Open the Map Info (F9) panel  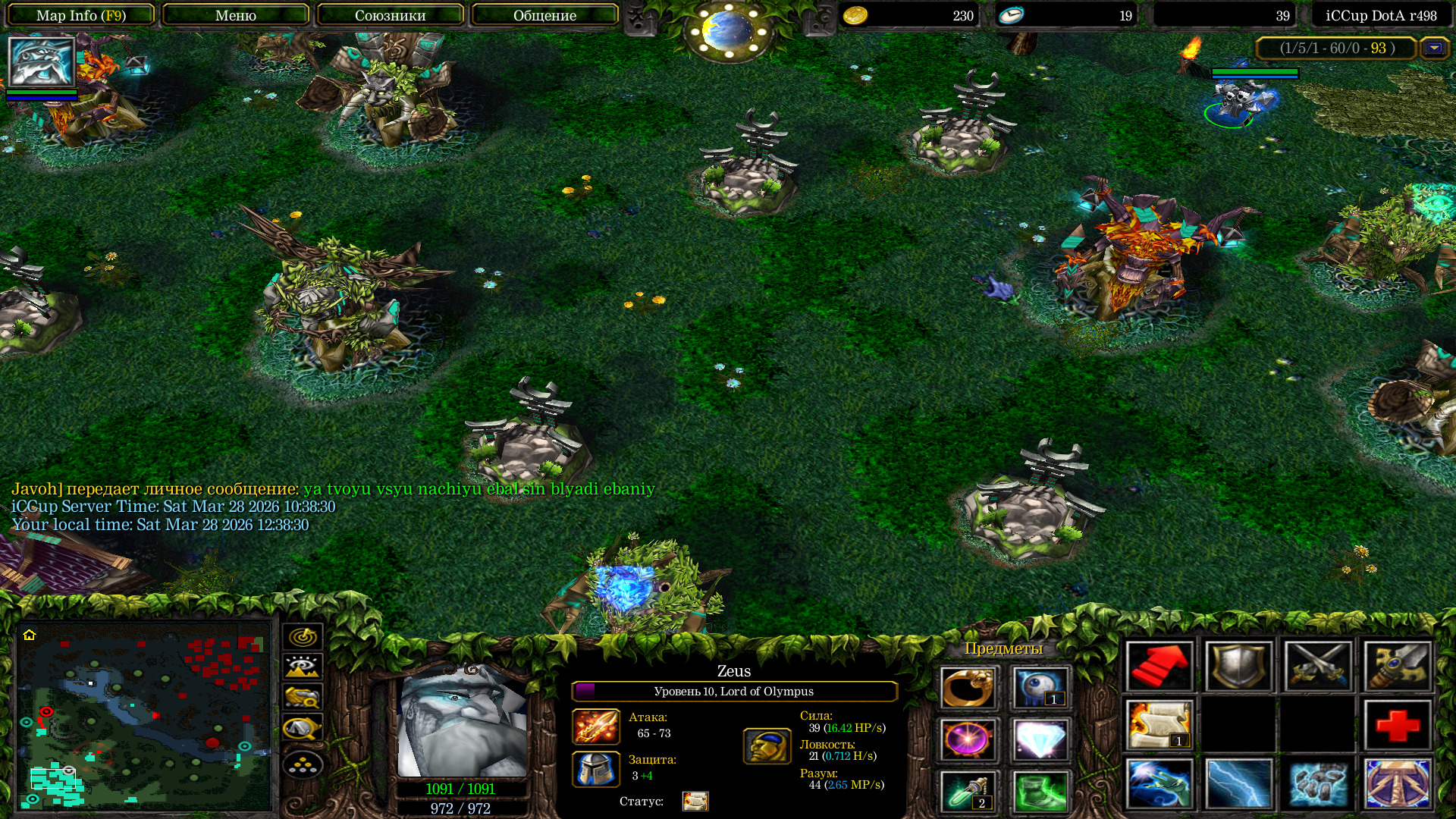click(81, 15)
